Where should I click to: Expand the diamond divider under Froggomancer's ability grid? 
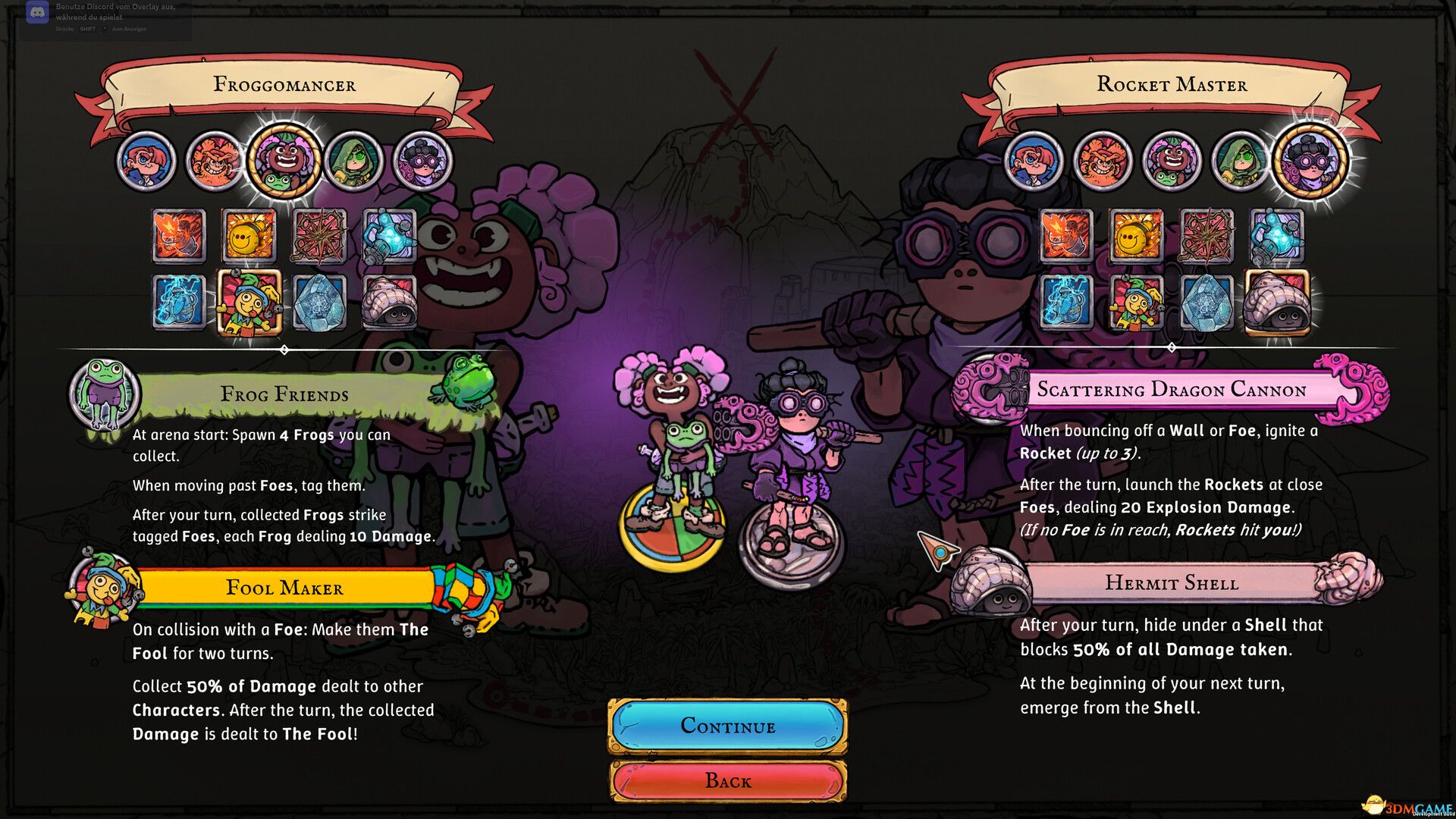284,349
